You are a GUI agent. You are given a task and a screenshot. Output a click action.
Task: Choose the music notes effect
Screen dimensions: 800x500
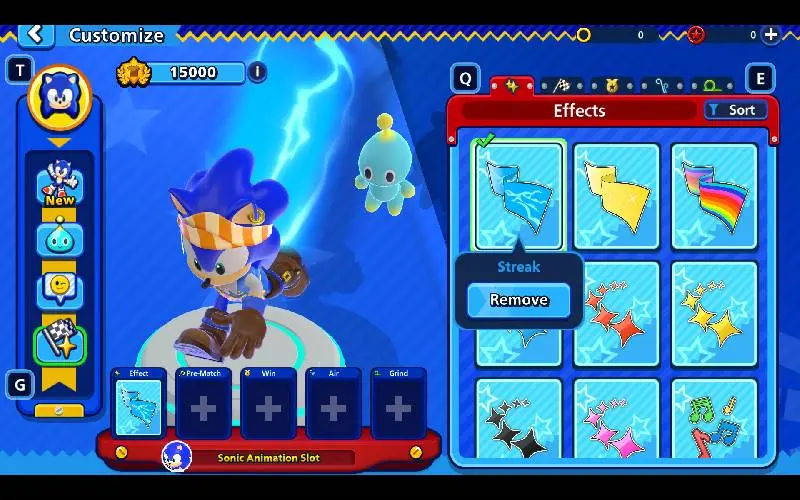pos(714,422)
